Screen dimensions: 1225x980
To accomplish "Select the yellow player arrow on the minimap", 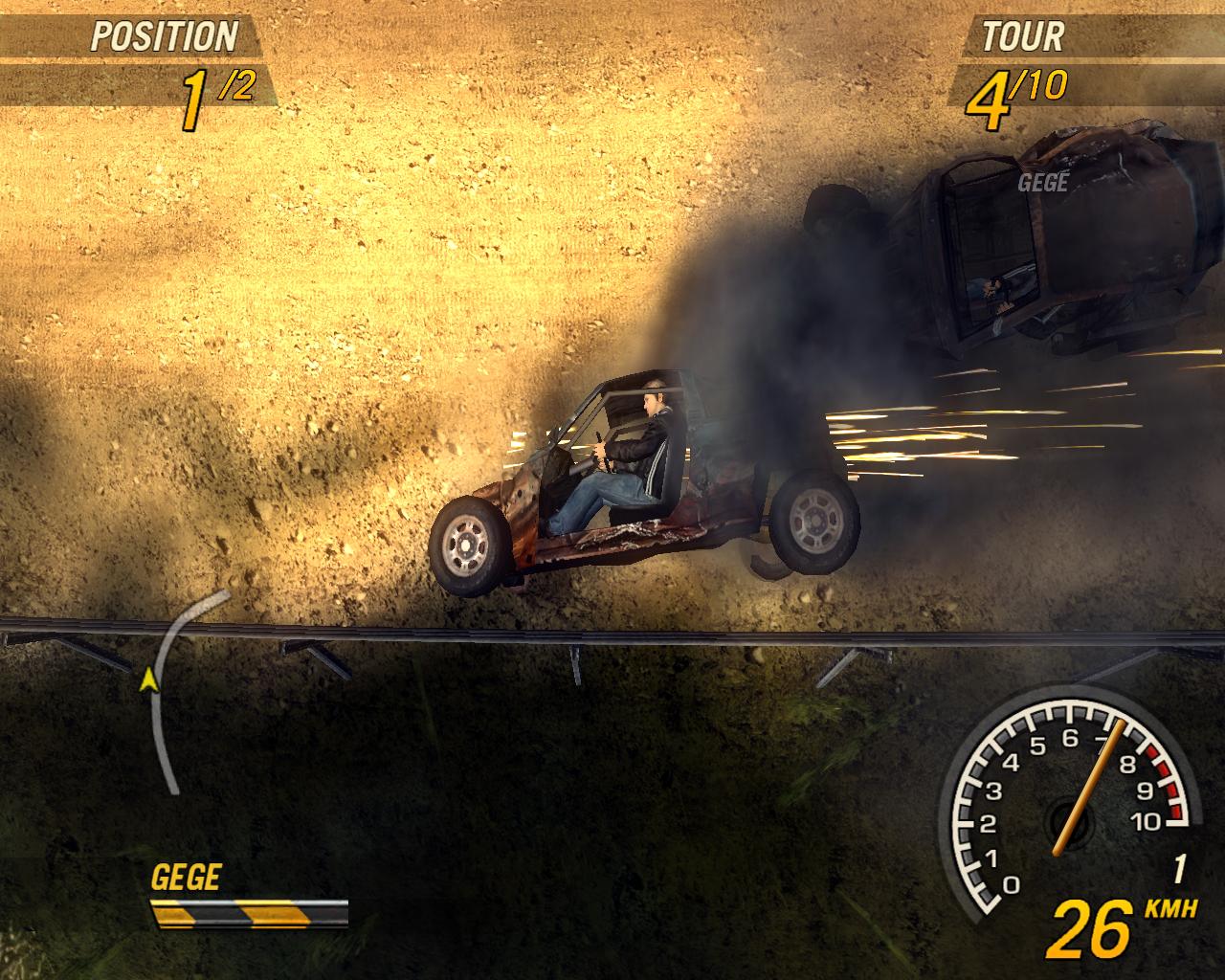I will tap(148, 680).
